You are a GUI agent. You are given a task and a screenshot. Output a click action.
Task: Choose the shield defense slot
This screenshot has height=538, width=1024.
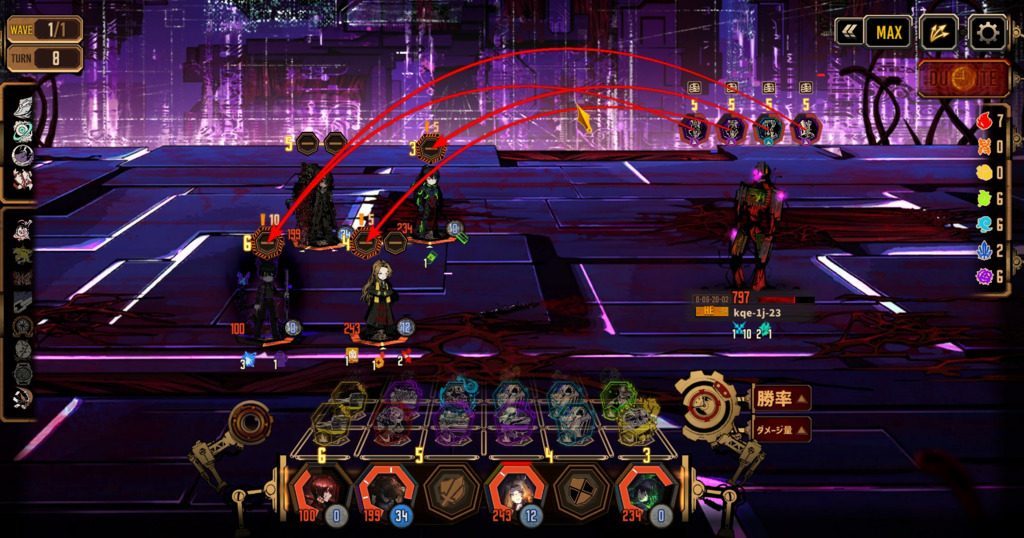[x=578, y=491]
